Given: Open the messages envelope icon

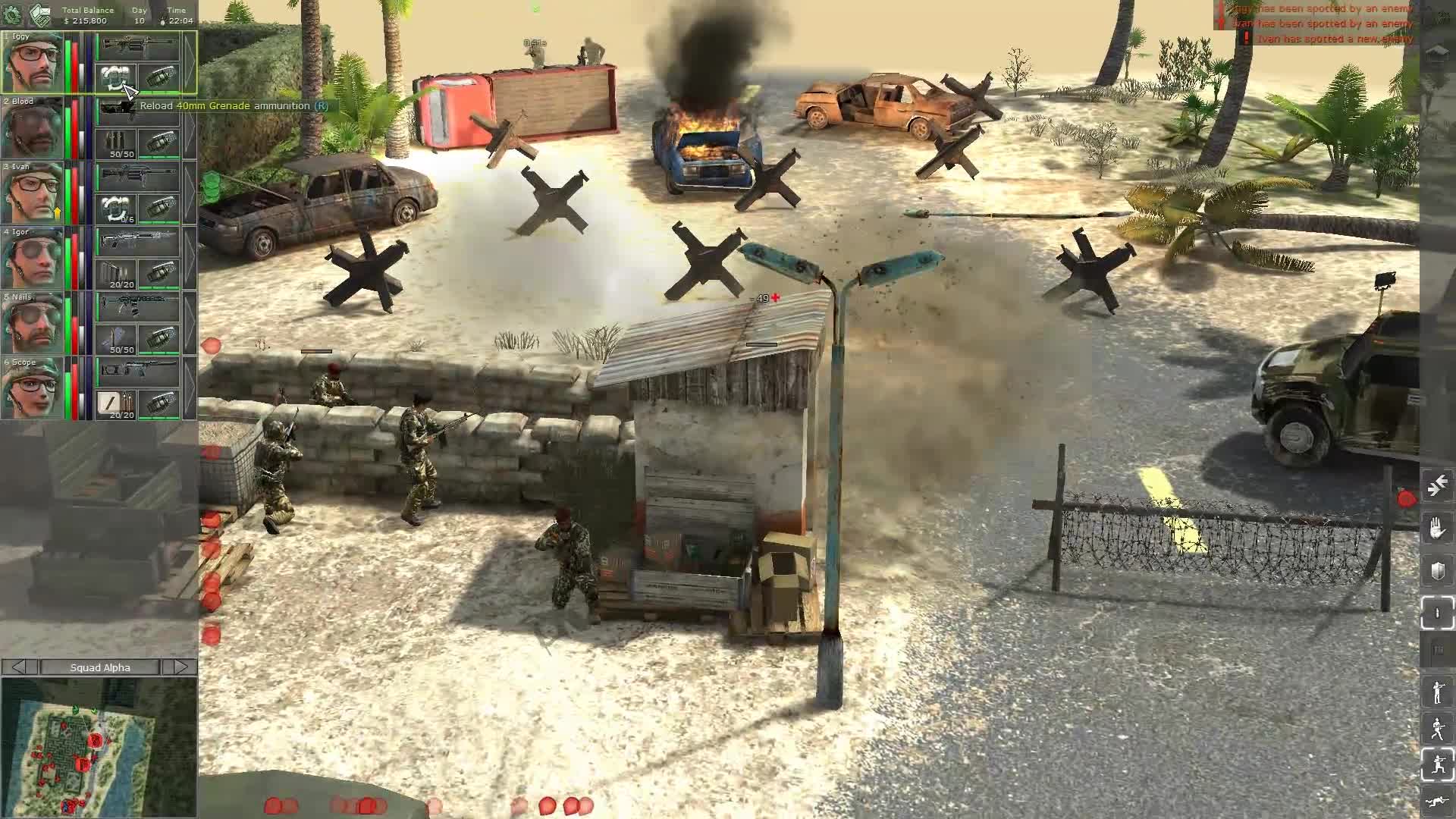Looking at the screenshot, I should coord(42,14).
